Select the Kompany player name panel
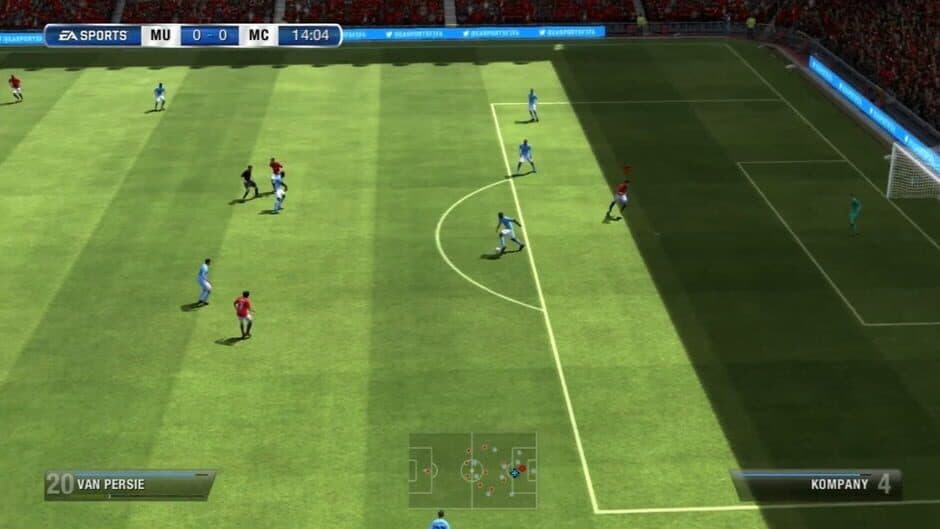This screenshot has width=940, height=529. click(x=816, y=485)
